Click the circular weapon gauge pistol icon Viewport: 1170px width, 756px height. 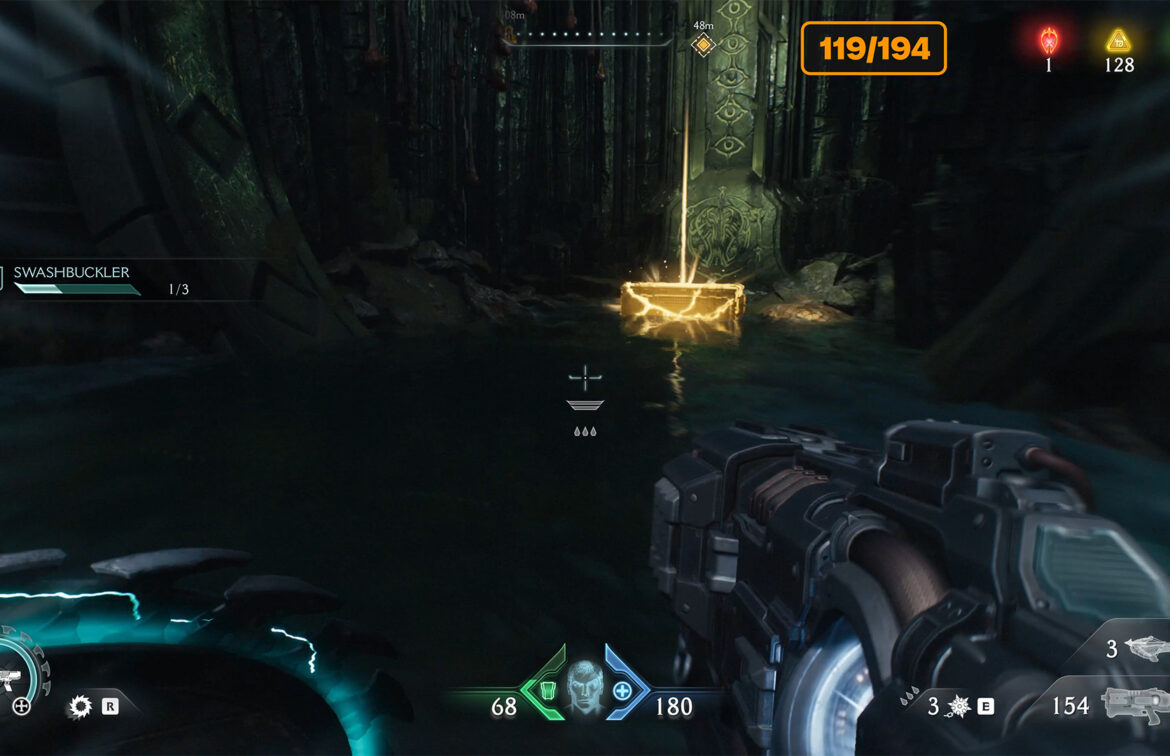click(10, 681)
